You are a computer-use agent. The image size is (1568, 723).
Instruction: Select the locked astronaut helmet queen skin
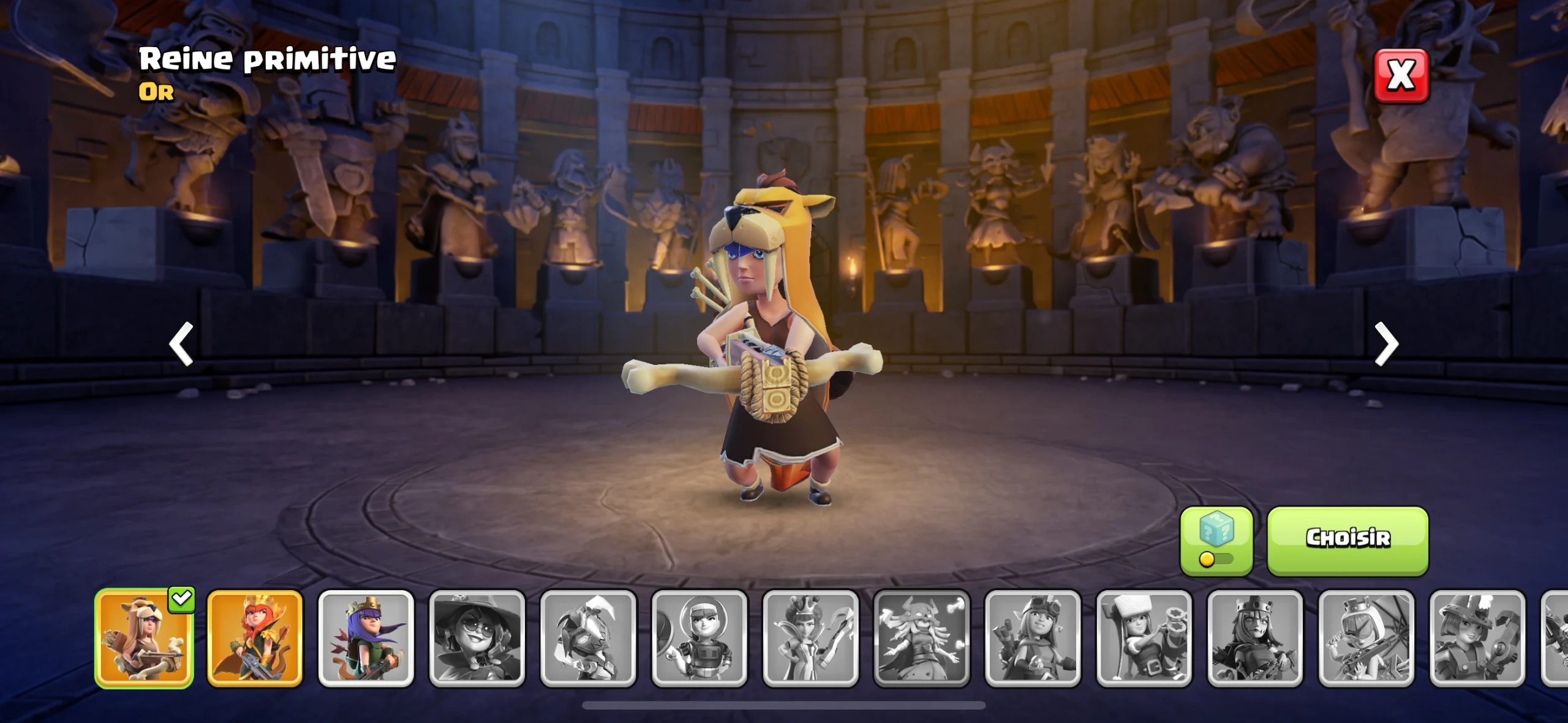click(699, 638)
